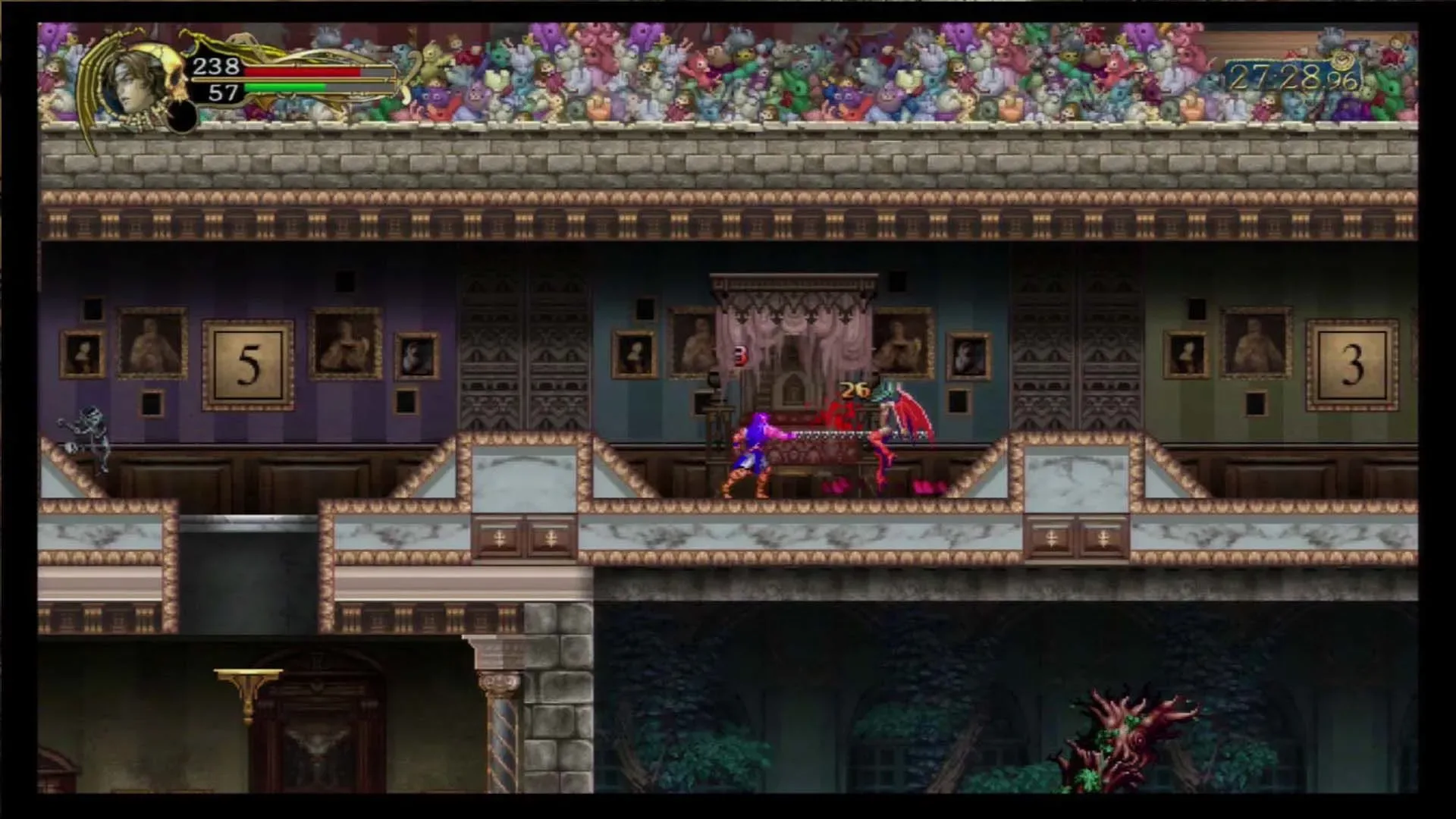Select the timer showing 27:28.96
Screen dimensions: 1456x819
tap(1289, 77)
